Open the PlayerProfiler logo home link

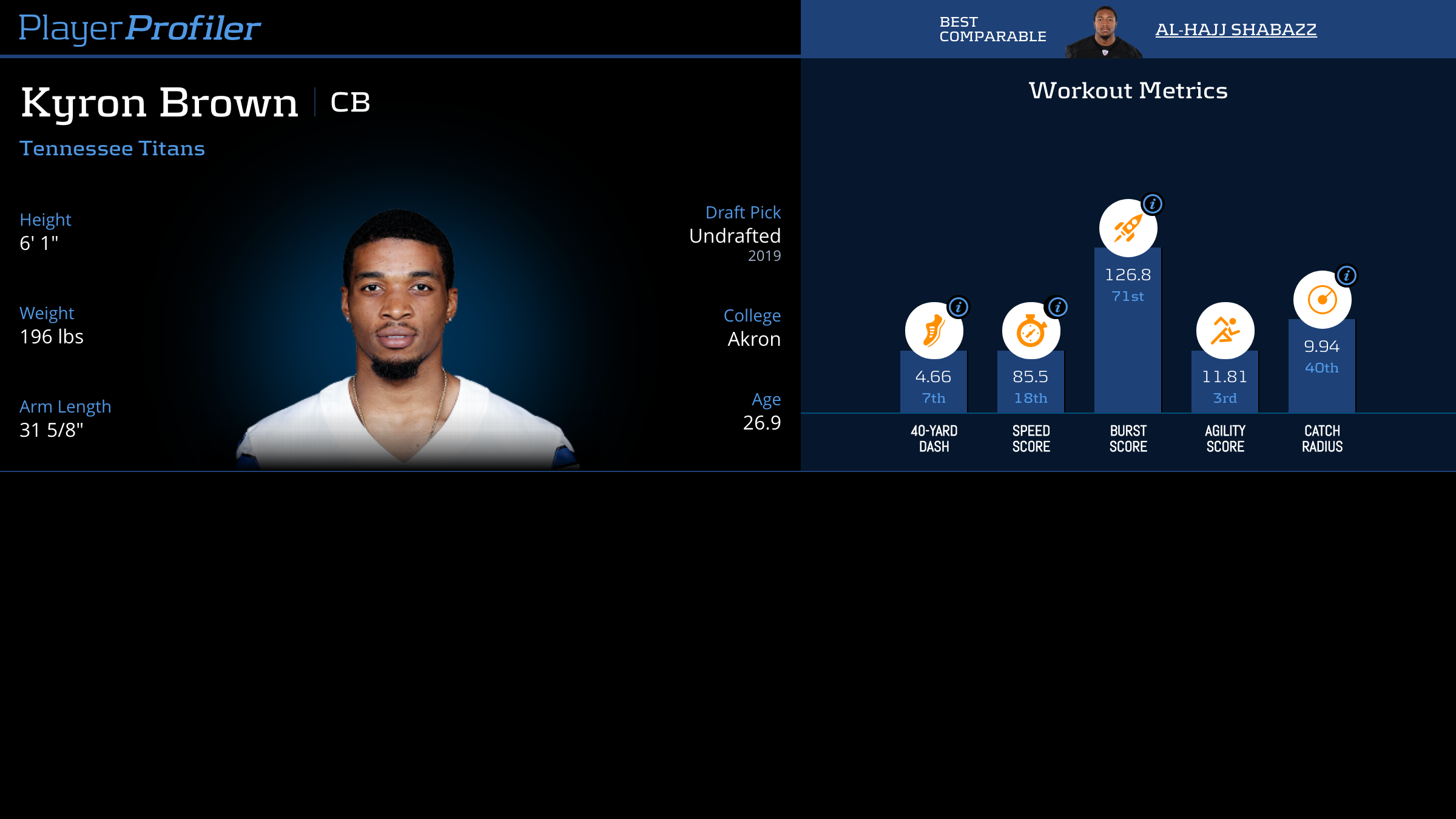click(140, 28)
